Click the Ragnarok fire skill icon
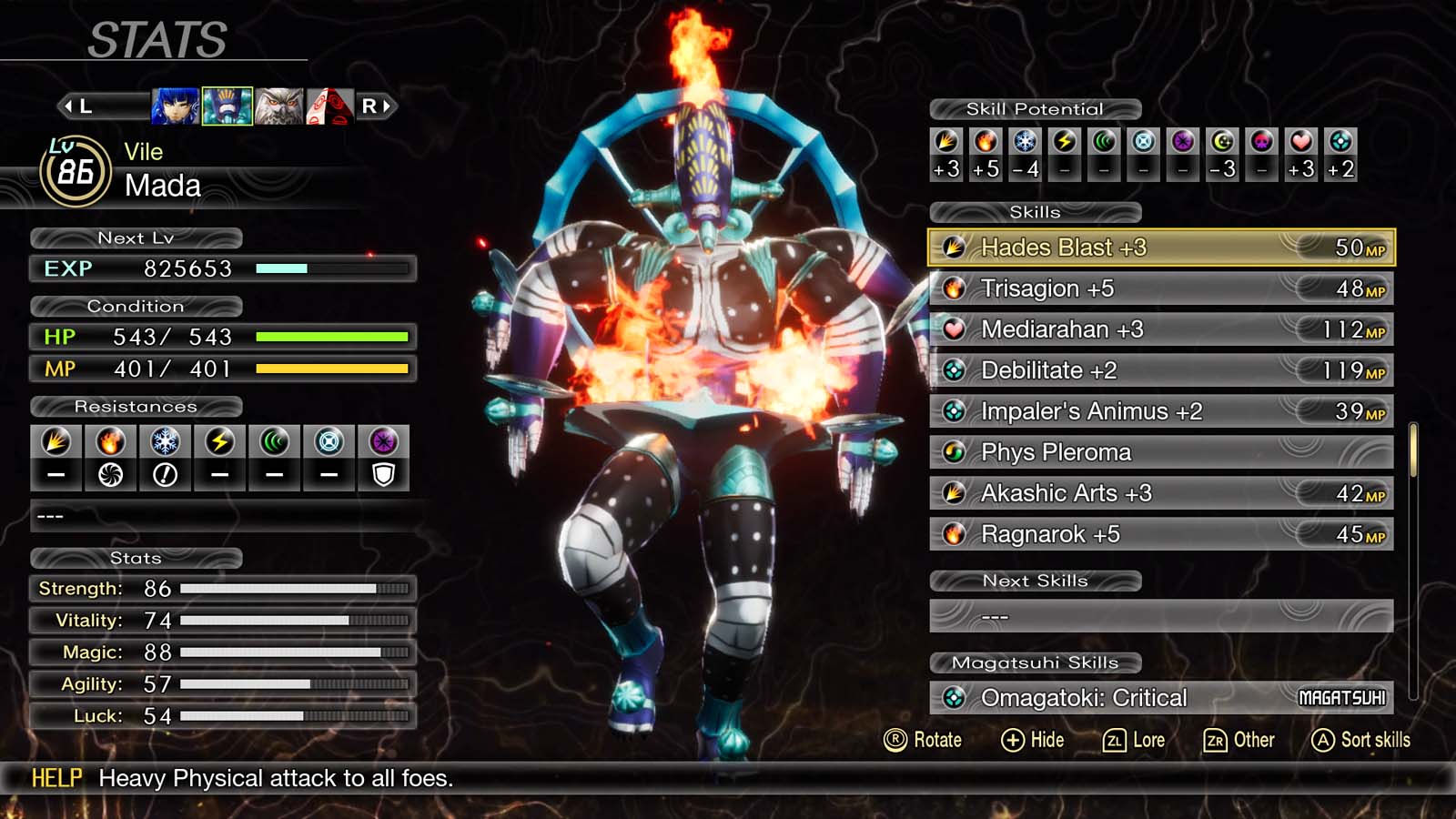 pyautogui.click(x=955, y=533)
